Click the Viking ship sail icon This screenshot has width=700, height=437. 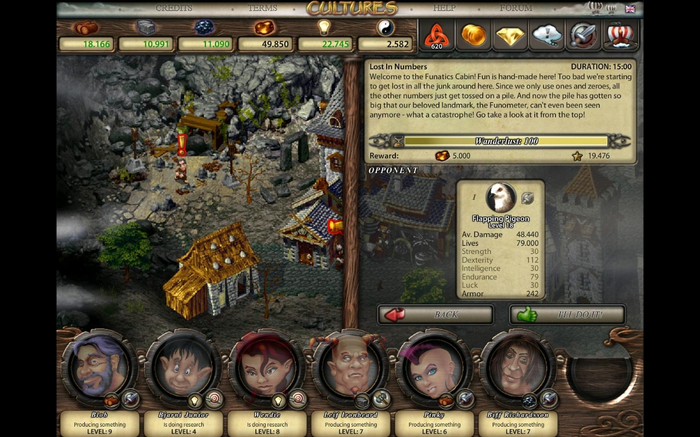pyautogui.click(x=621, y=36)
